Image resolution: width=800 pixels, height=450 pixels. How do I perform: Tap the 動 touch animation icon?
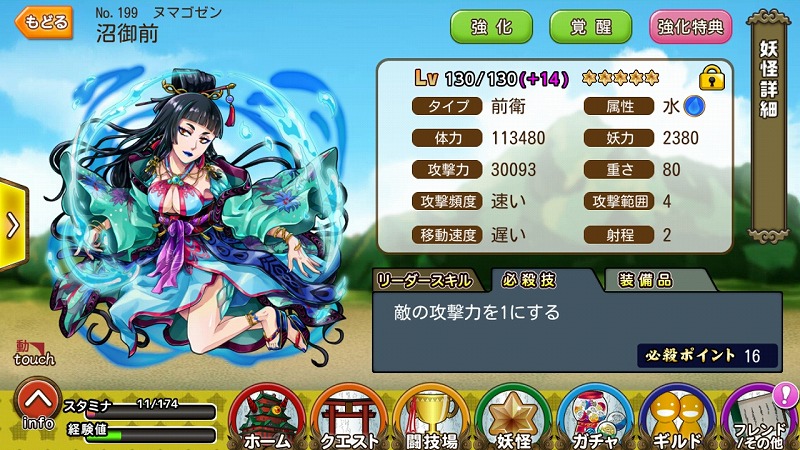coord(33,353)
